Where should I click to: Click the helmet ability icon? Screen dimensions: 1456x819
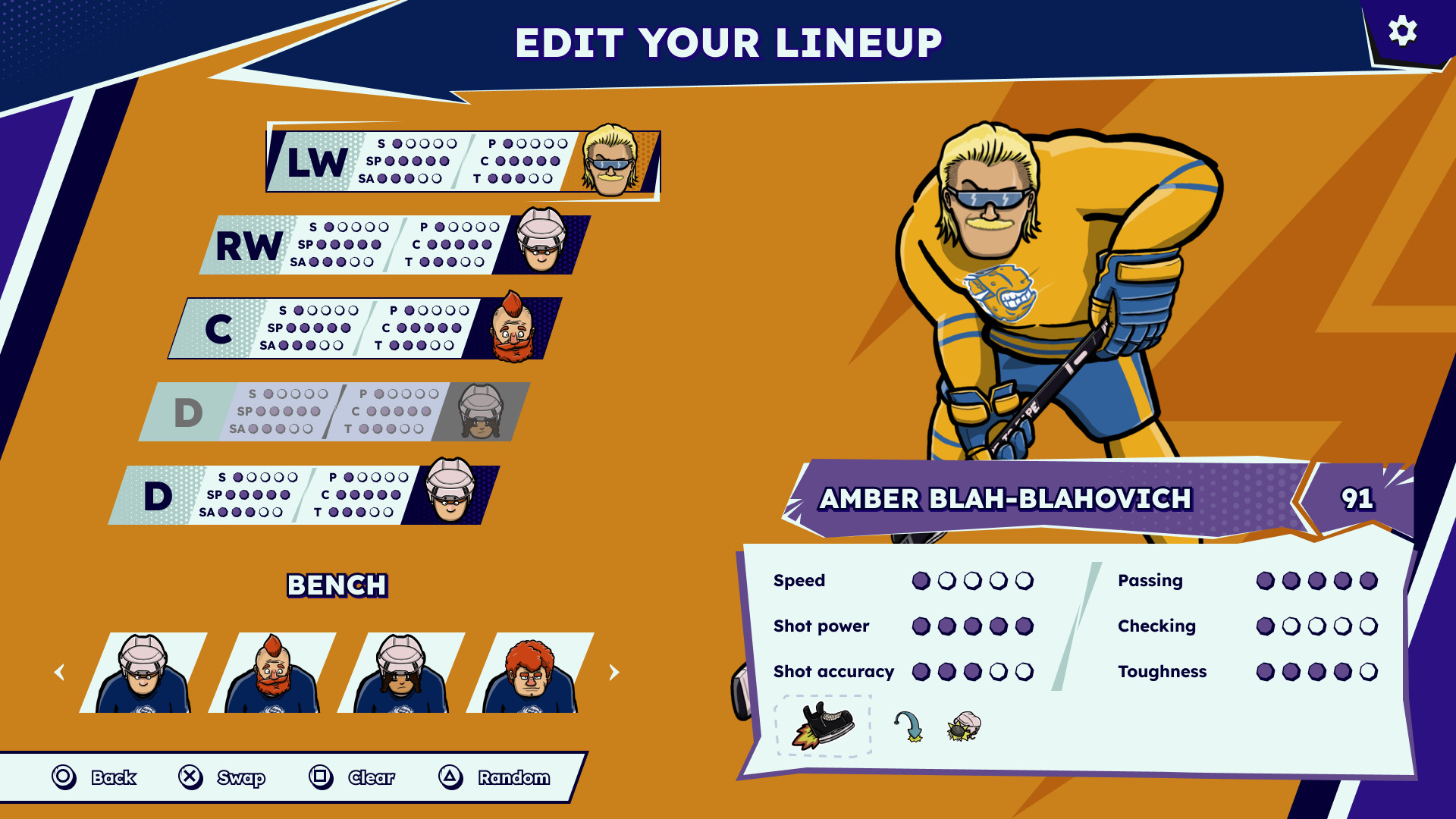(x=964, y=726)
